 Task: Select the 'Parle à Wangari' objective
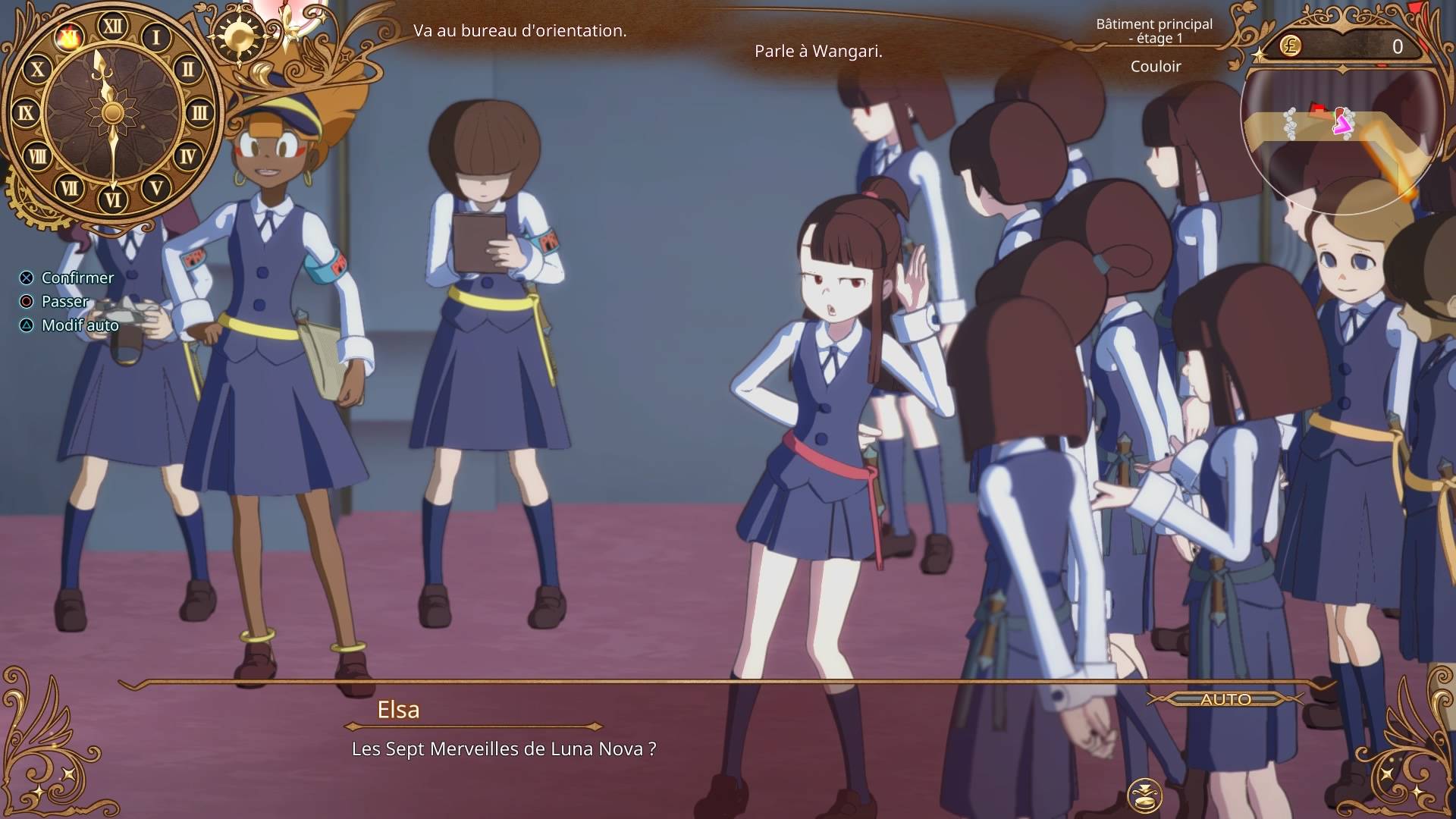818,52
